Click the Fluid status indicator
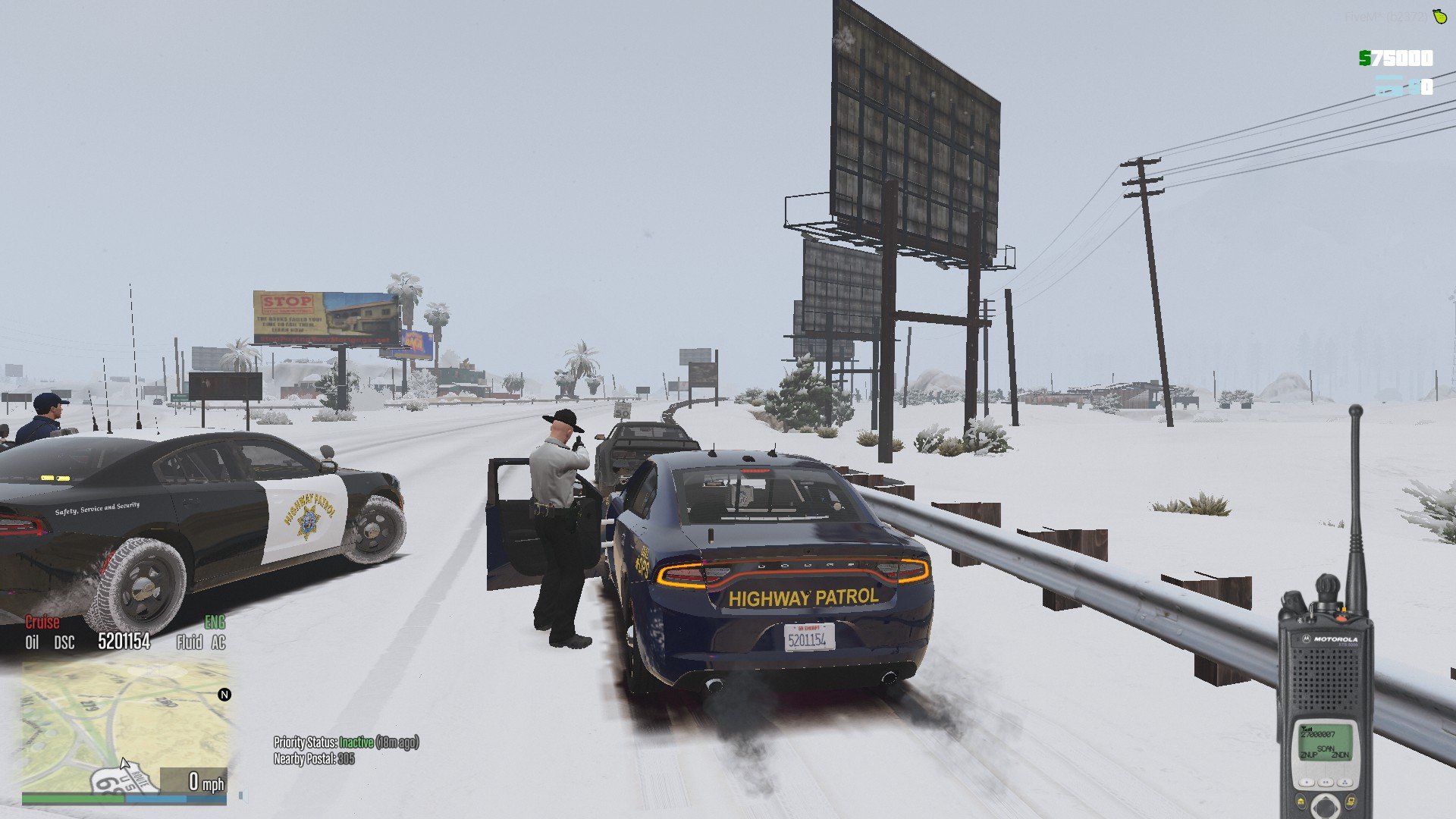Image resolution: width=1456 pixels, height=819 pixels. pos(189,643)
